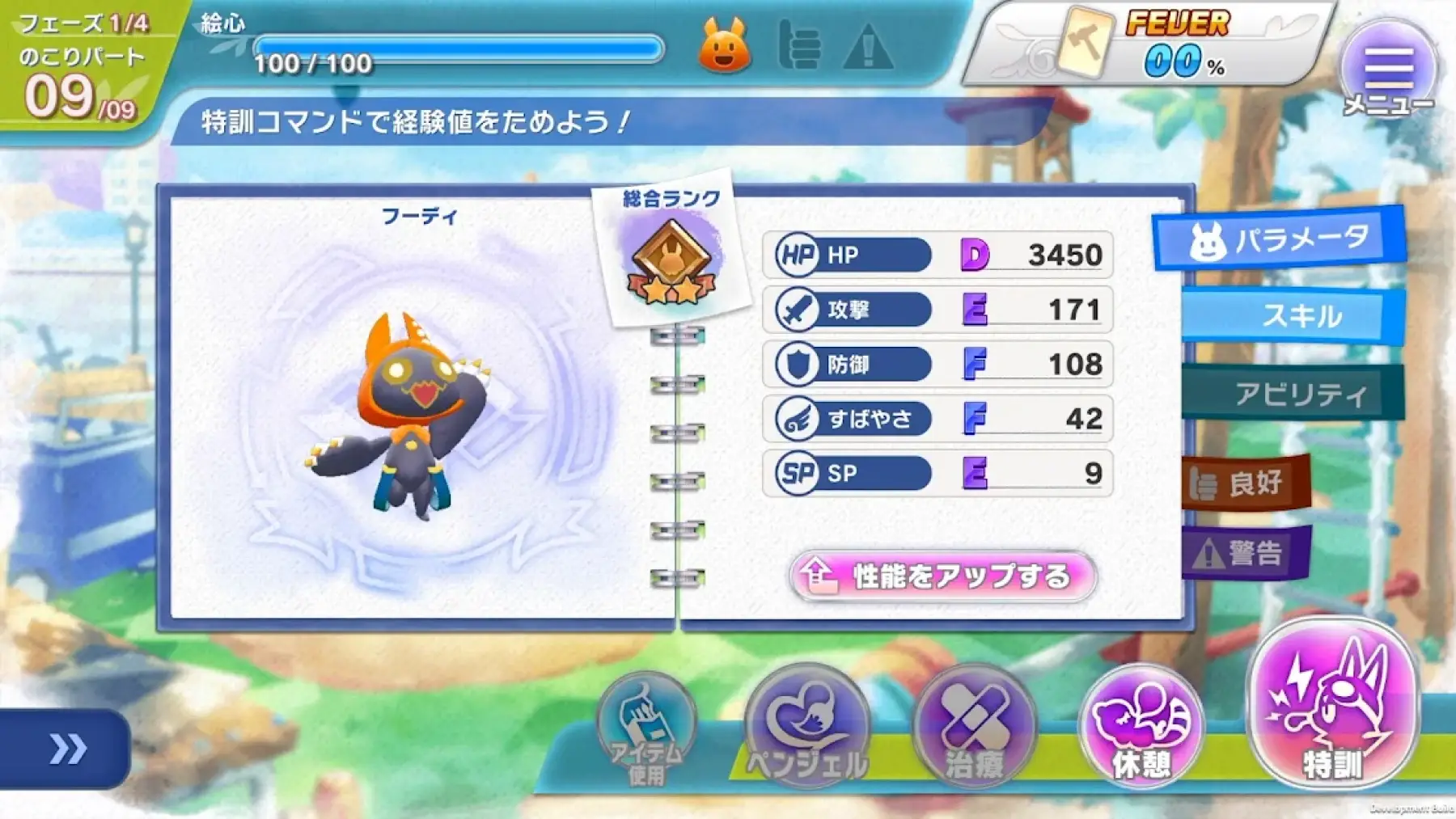Show the 良好 condition tab
1456x819 pixels.
pos(1244,483)
